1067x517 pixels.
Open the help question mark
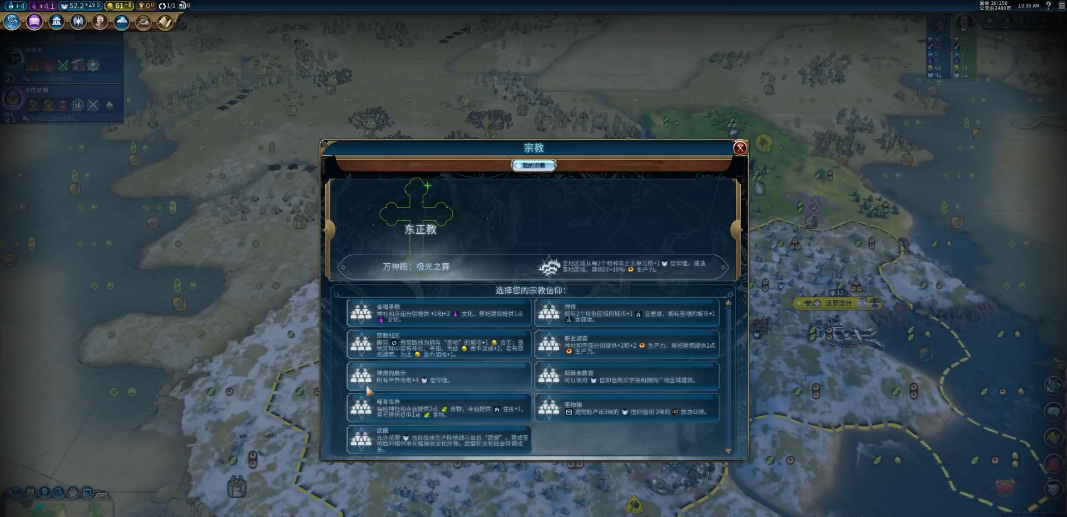(1048, 6)
